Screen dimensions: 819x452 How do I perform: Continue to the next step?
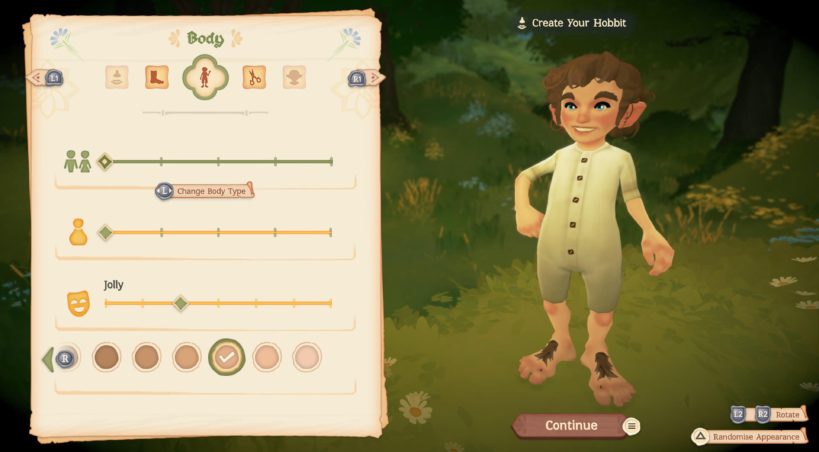[x=571, y=426]
